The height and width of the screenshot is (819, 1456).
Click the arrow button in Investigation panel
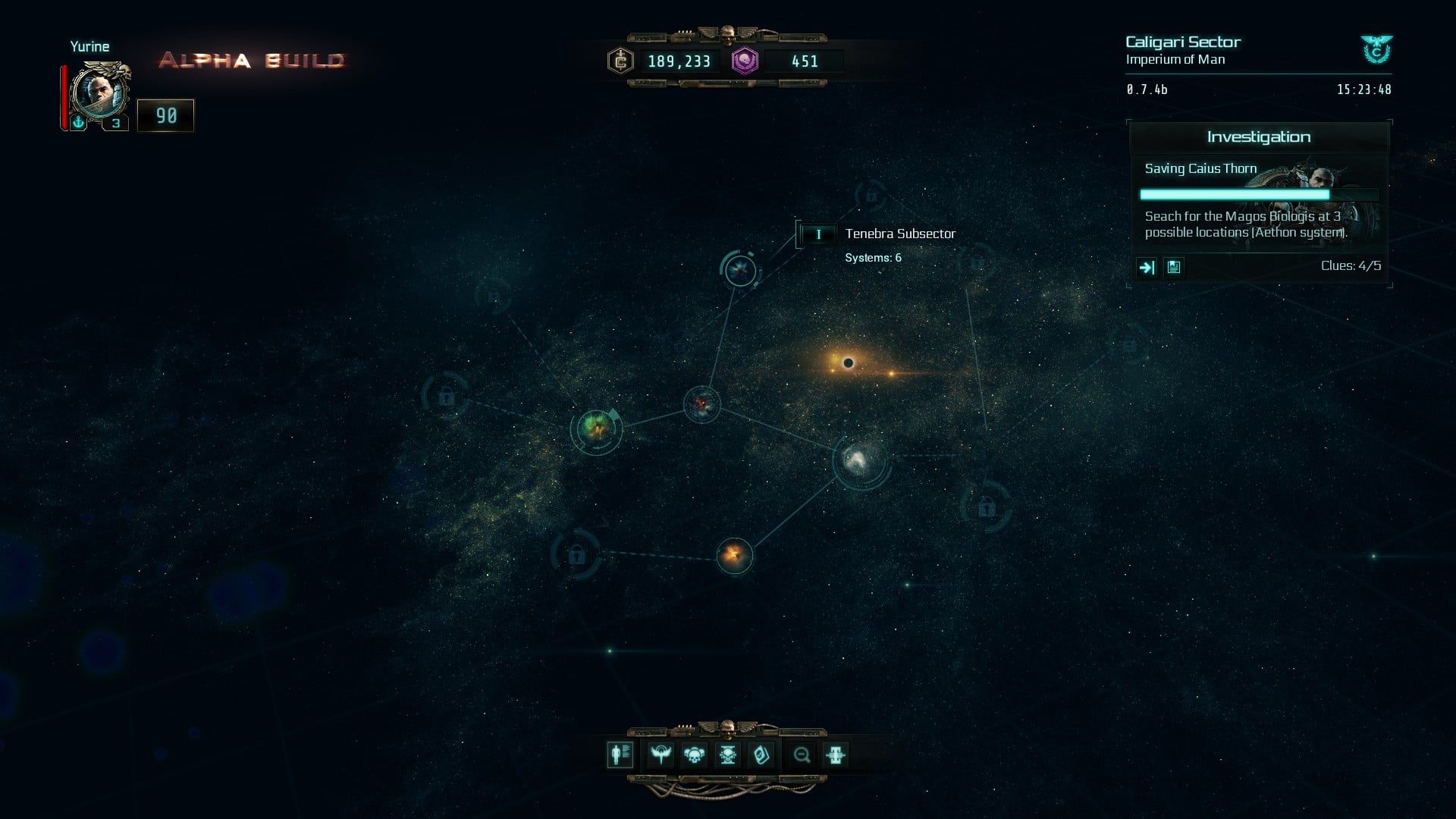pos(1147,267)
